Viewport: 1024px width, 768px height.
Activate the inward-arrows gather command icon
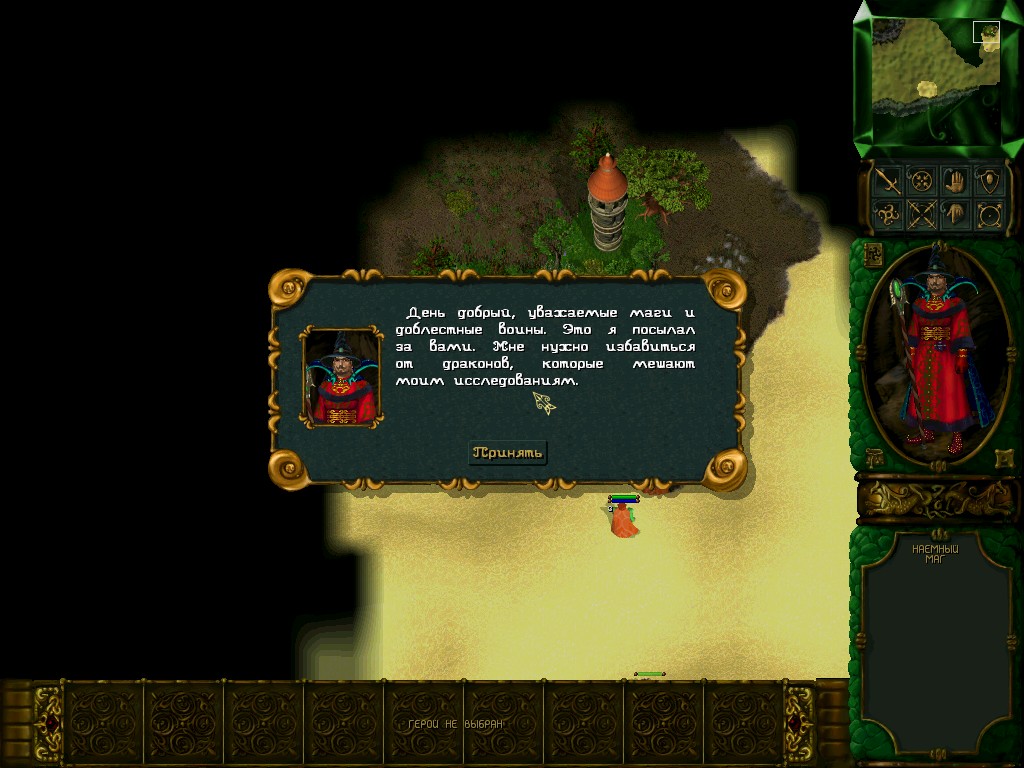(x=920, y=181)
